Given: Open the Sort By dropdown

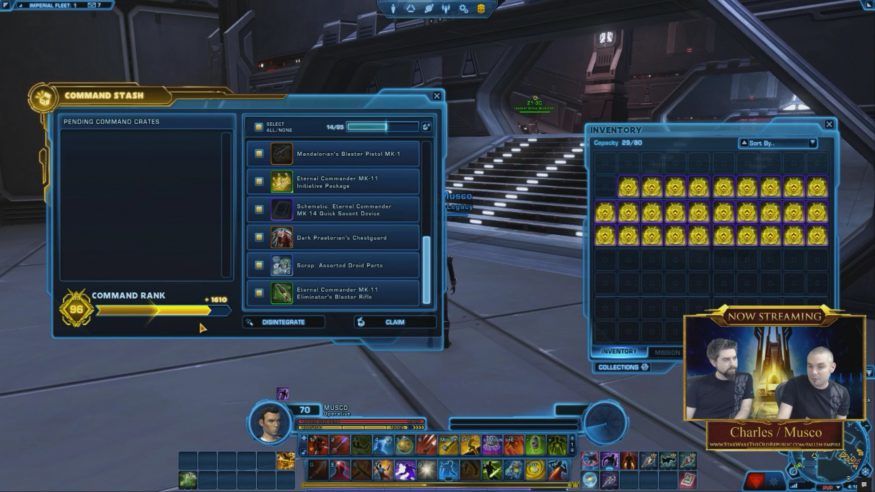Looking at the screenshot, I should [778, 143].
